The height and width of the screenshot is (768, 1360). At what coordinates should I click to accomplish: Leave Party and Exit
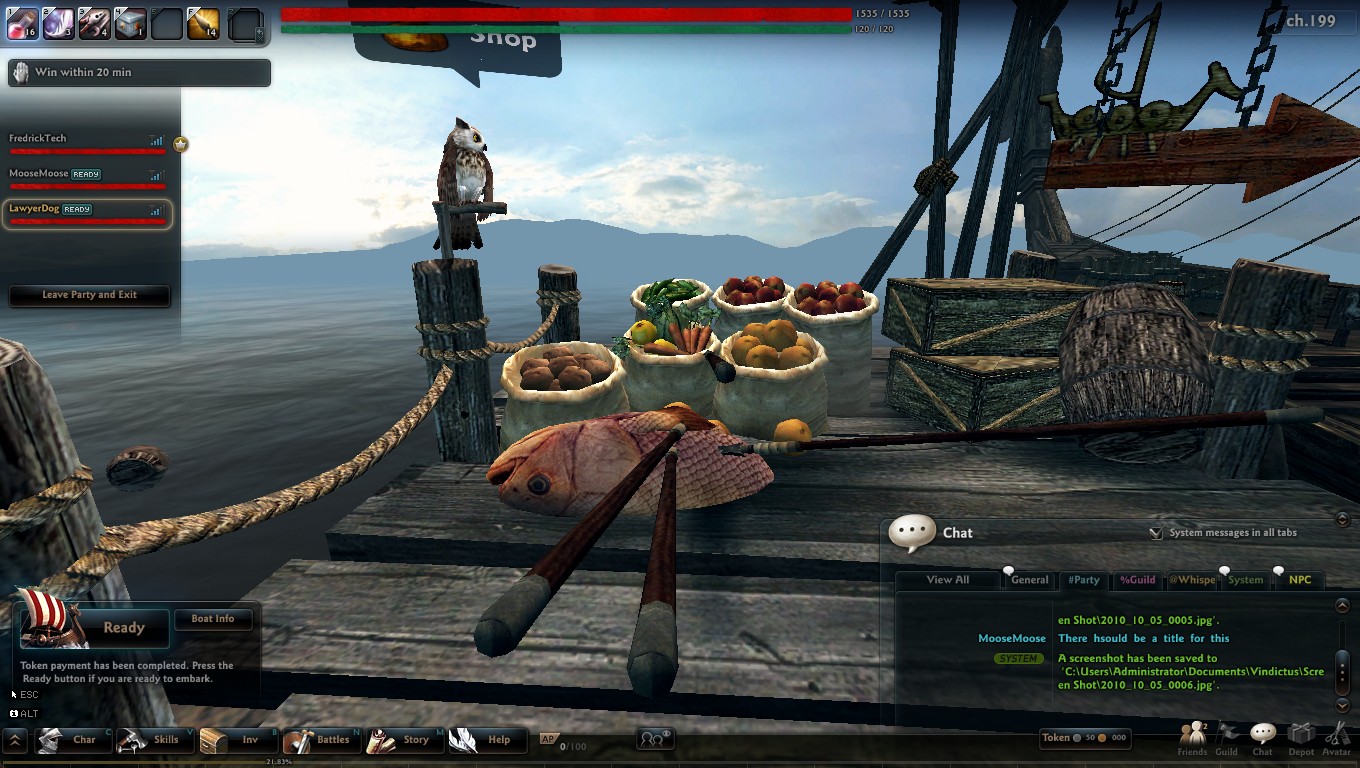pyautogui.click(x=89, y=295)
